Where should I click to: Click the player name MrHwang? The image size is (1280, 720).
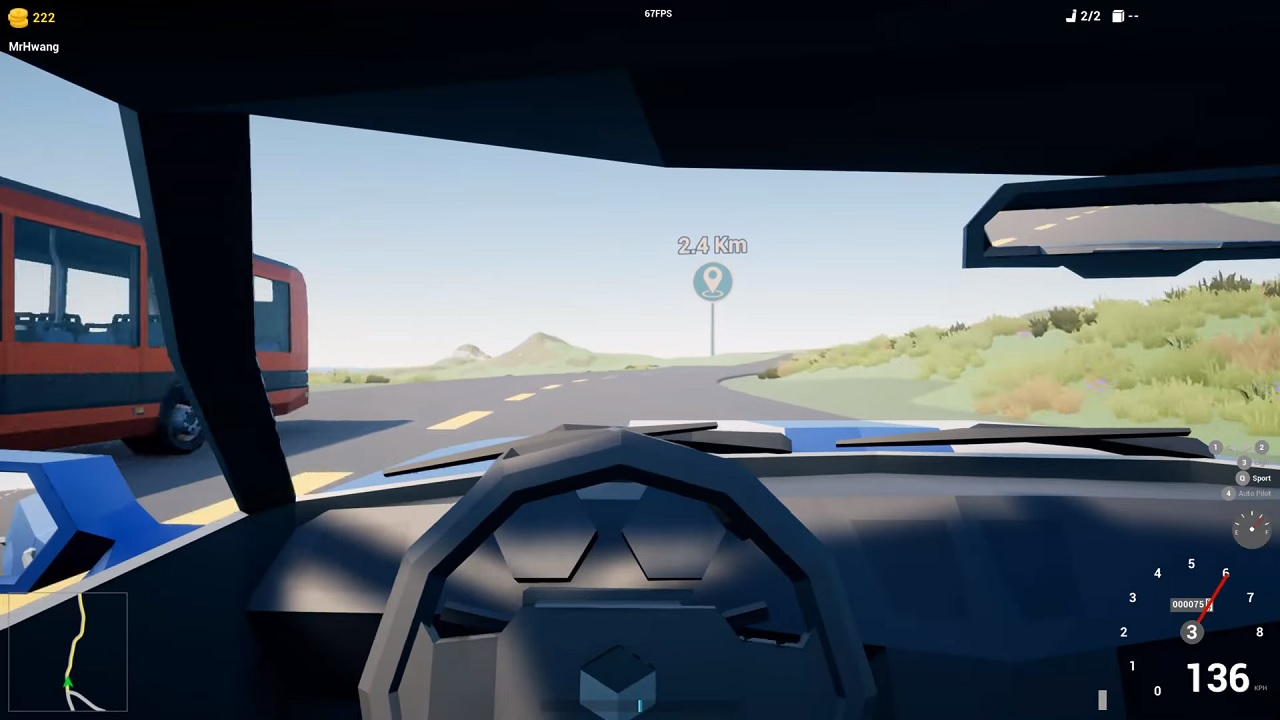33,46
